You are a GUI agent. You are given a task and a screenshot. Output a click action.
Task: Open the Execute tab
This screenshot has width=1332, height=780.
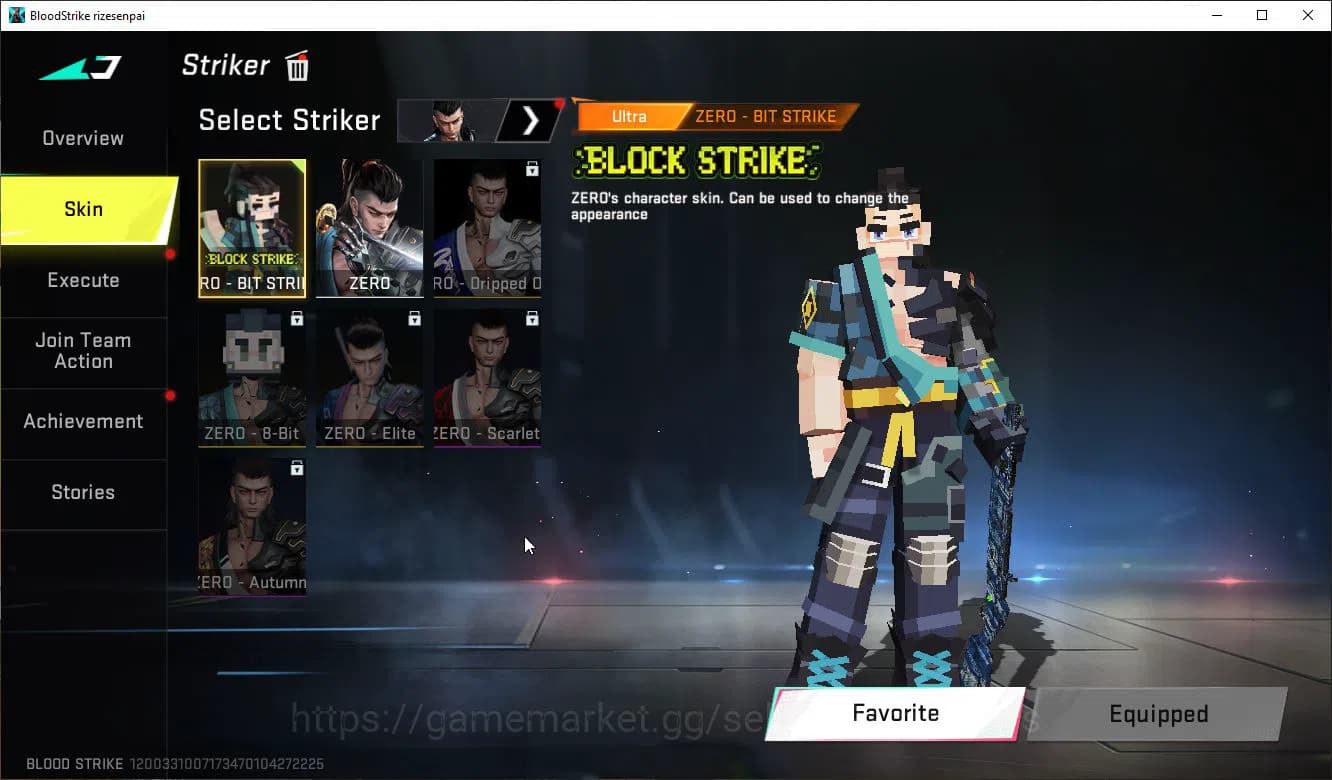(x=83, y=280)
